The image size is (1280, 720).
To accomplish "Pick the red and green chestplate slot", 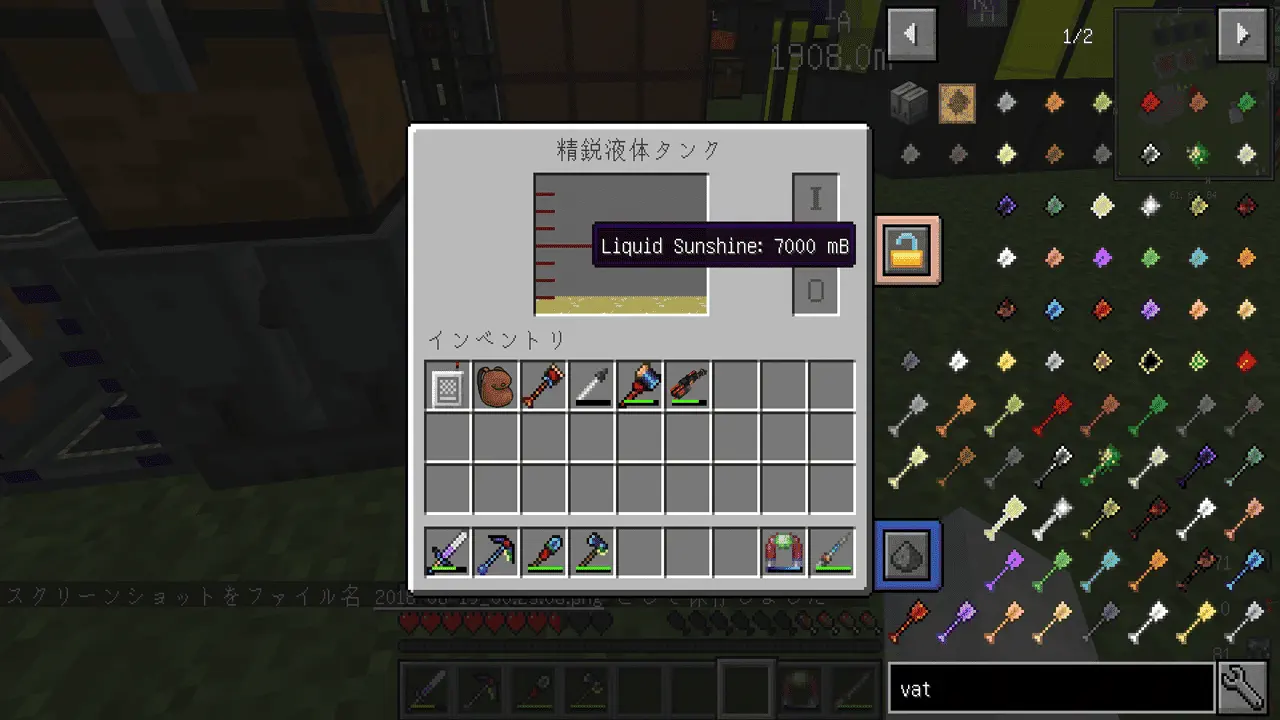I will (784, 553).
